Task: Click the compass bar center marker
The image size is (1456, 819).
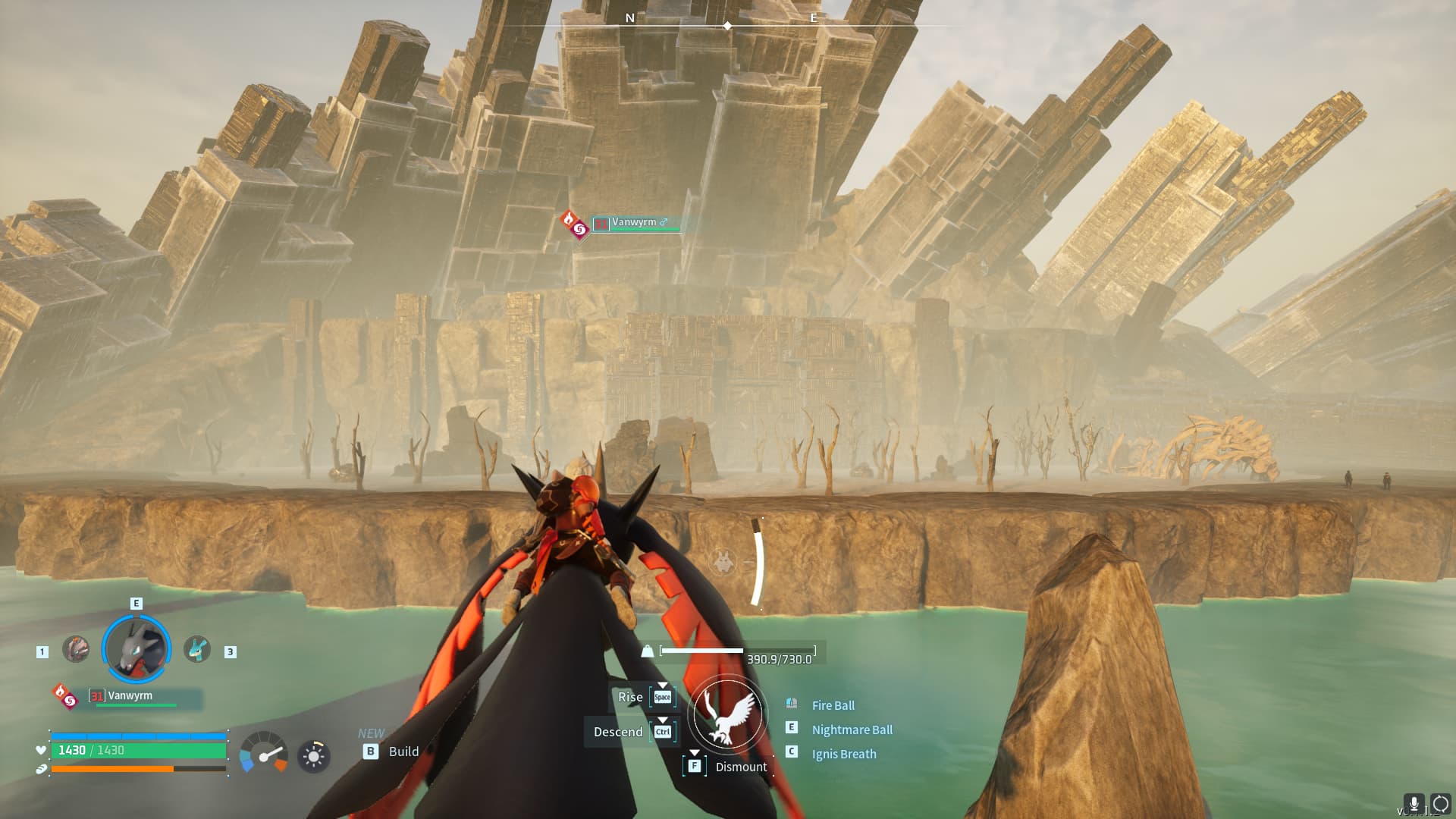Action: click(727, 26)
